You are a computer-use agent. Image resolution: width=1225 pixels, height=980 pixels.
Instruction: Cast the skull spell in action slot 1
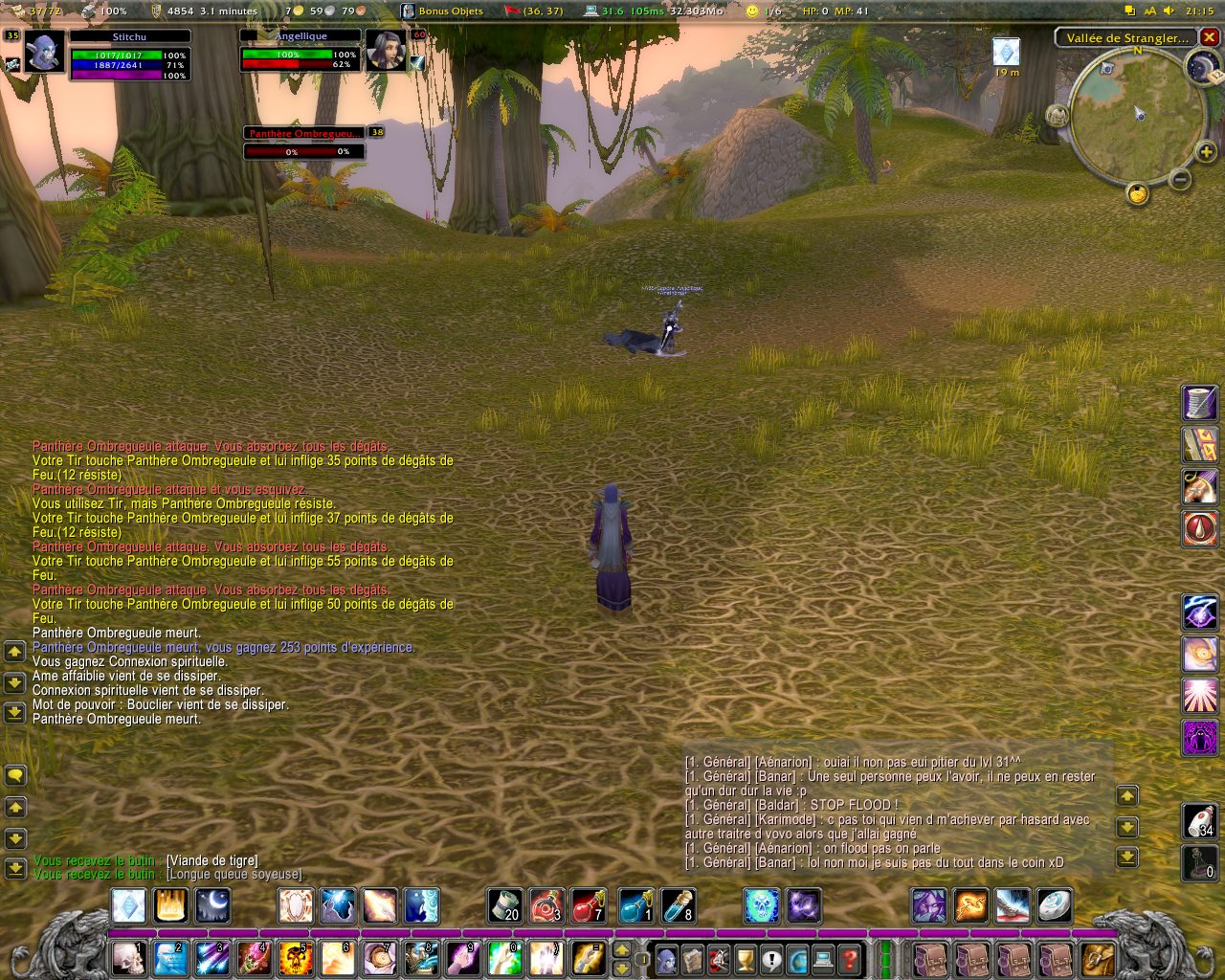click(x=127, y=957)
